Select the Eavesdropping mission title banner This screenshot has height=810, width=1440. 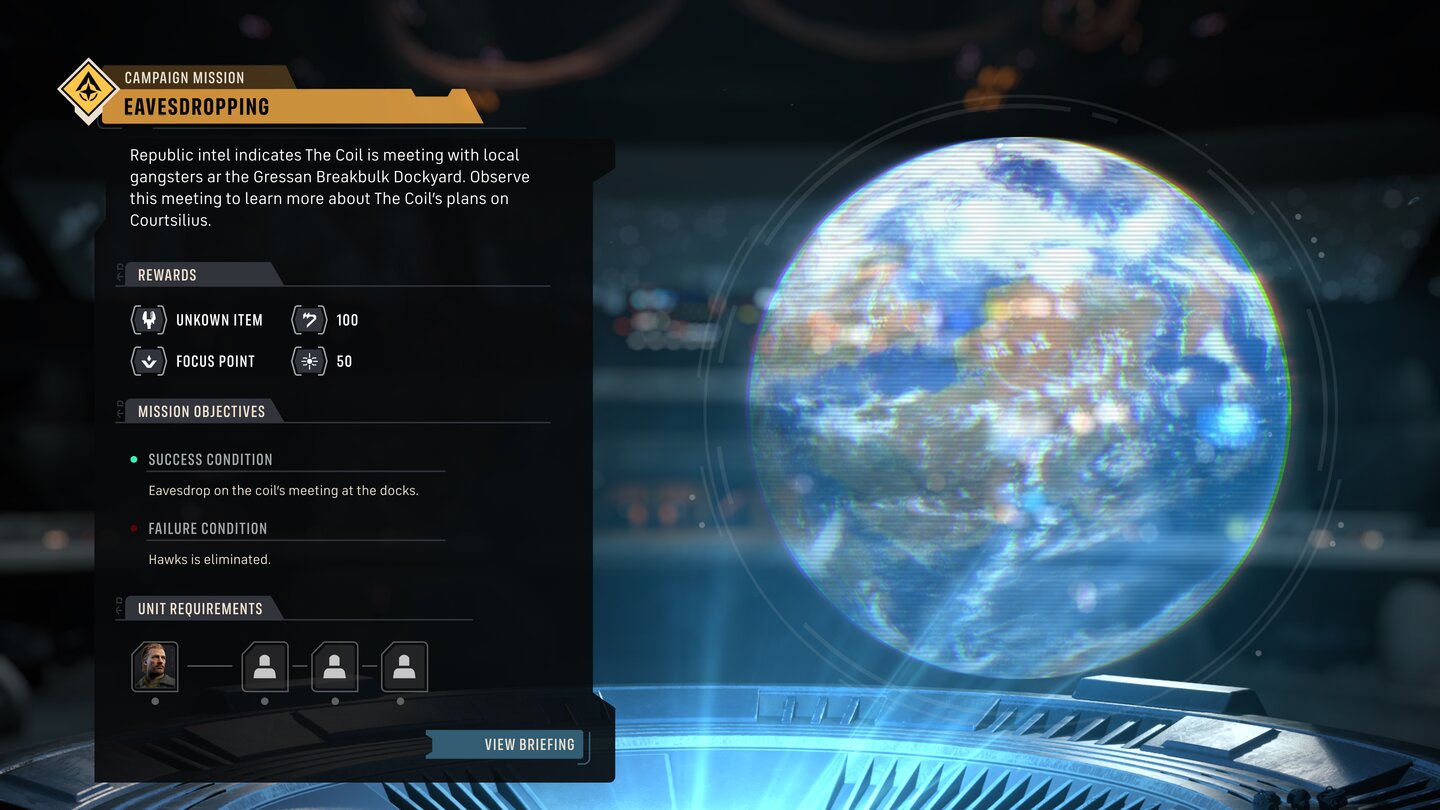tap(270, 106)
